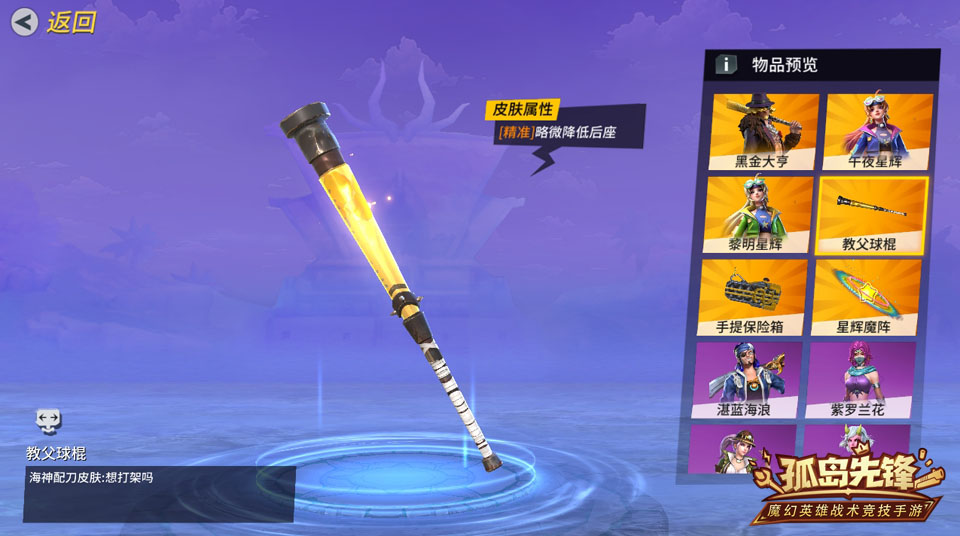
Task: Select the 黑金大亨 skin thumbnail
Action: (762, 130)
